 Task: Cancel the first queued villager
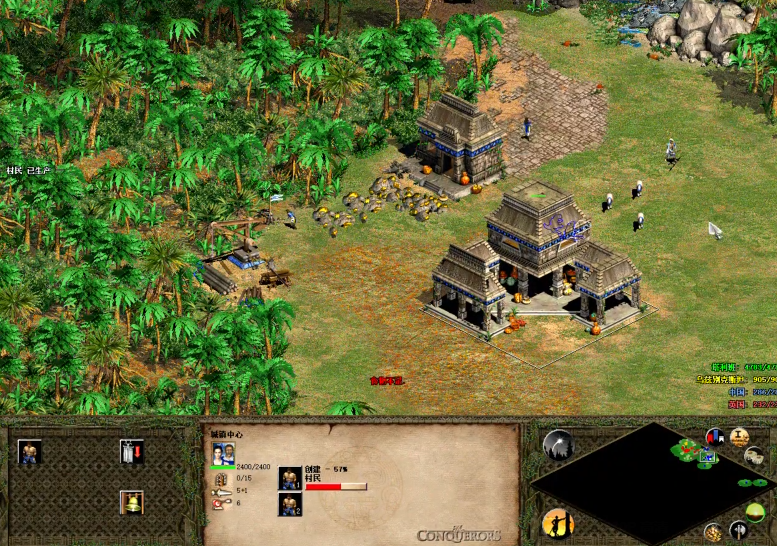pos(290,478)
